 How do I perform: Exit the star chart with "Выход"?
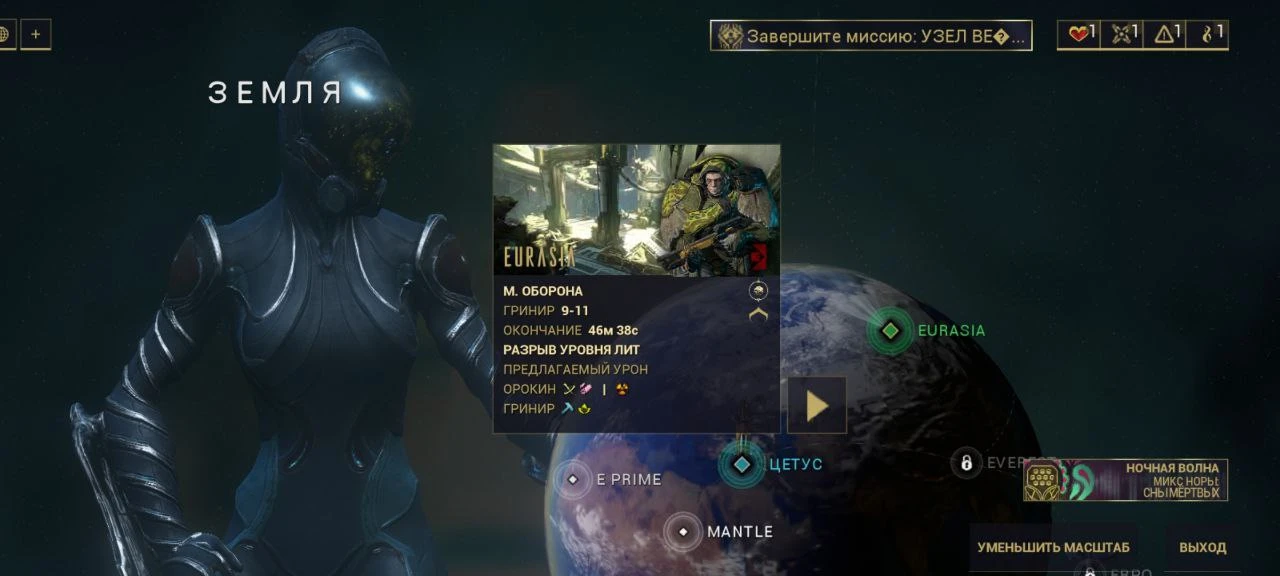click(x=1202, y=547)
